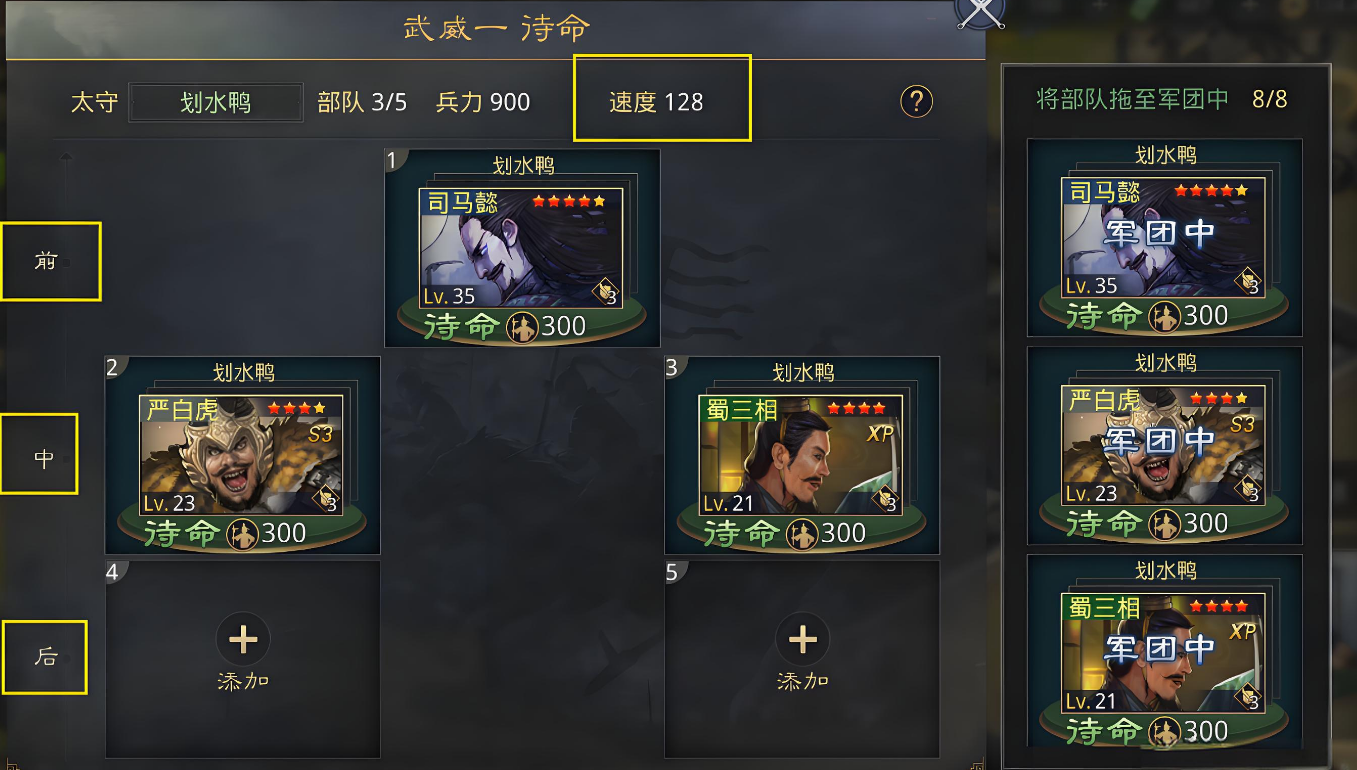This screenshot has height=770, width=1357.
Task: Choose 严白虎 card in formation slot 2
Action: [242, 455]
